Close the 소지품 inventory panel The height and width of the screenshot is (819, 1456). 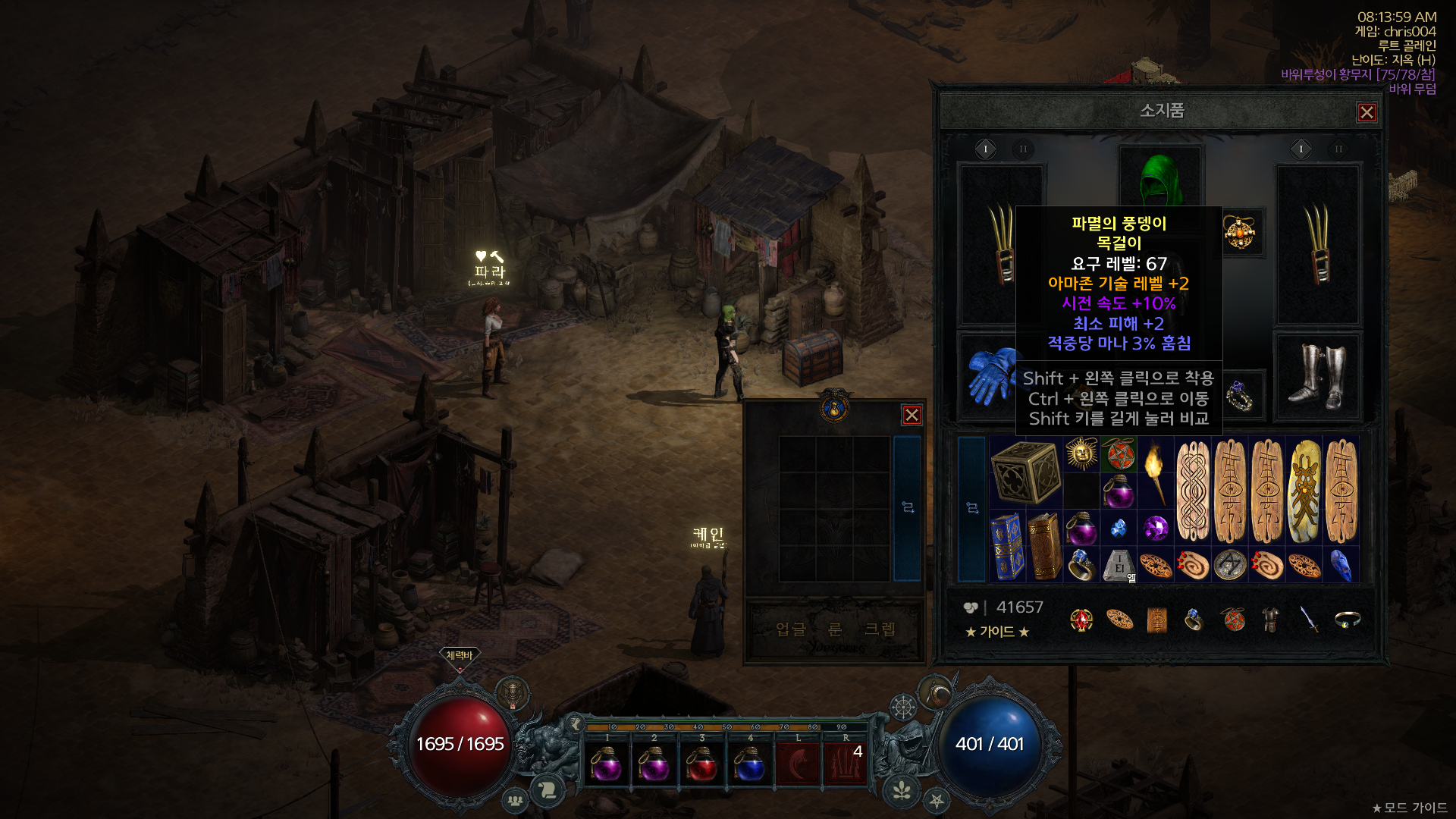[1367, 113]
